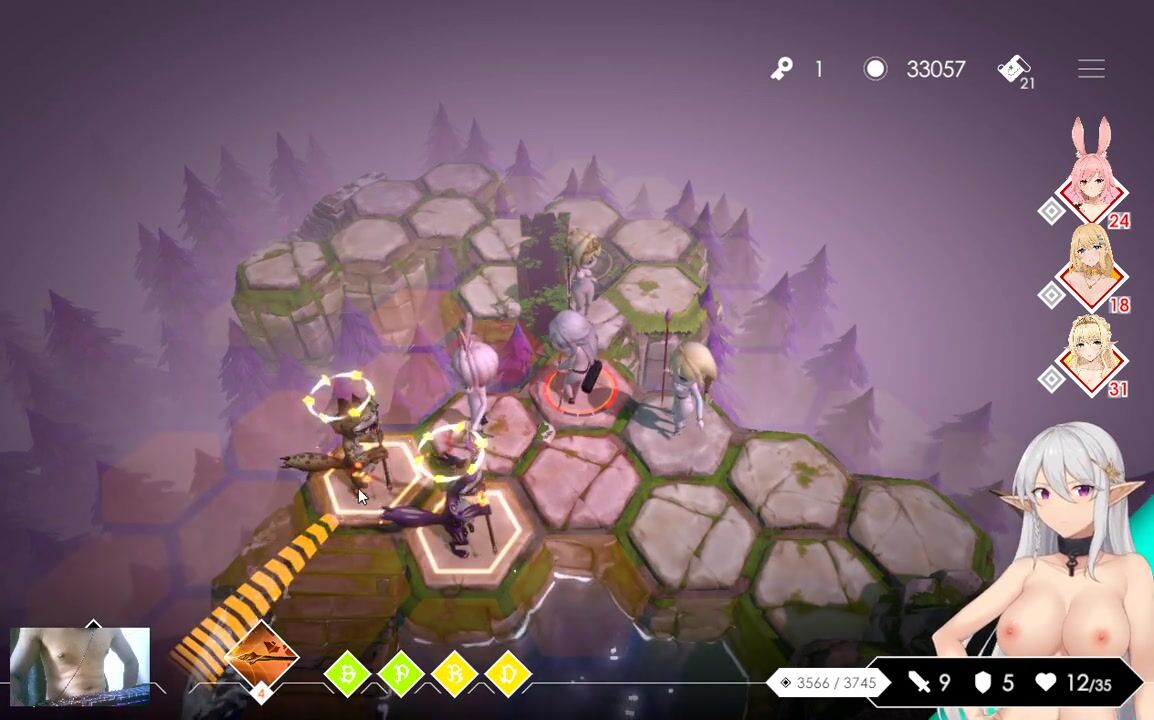Activate the orange spear skill diamond
Screen dimensions: 1154x720
[x=262, y=659]
